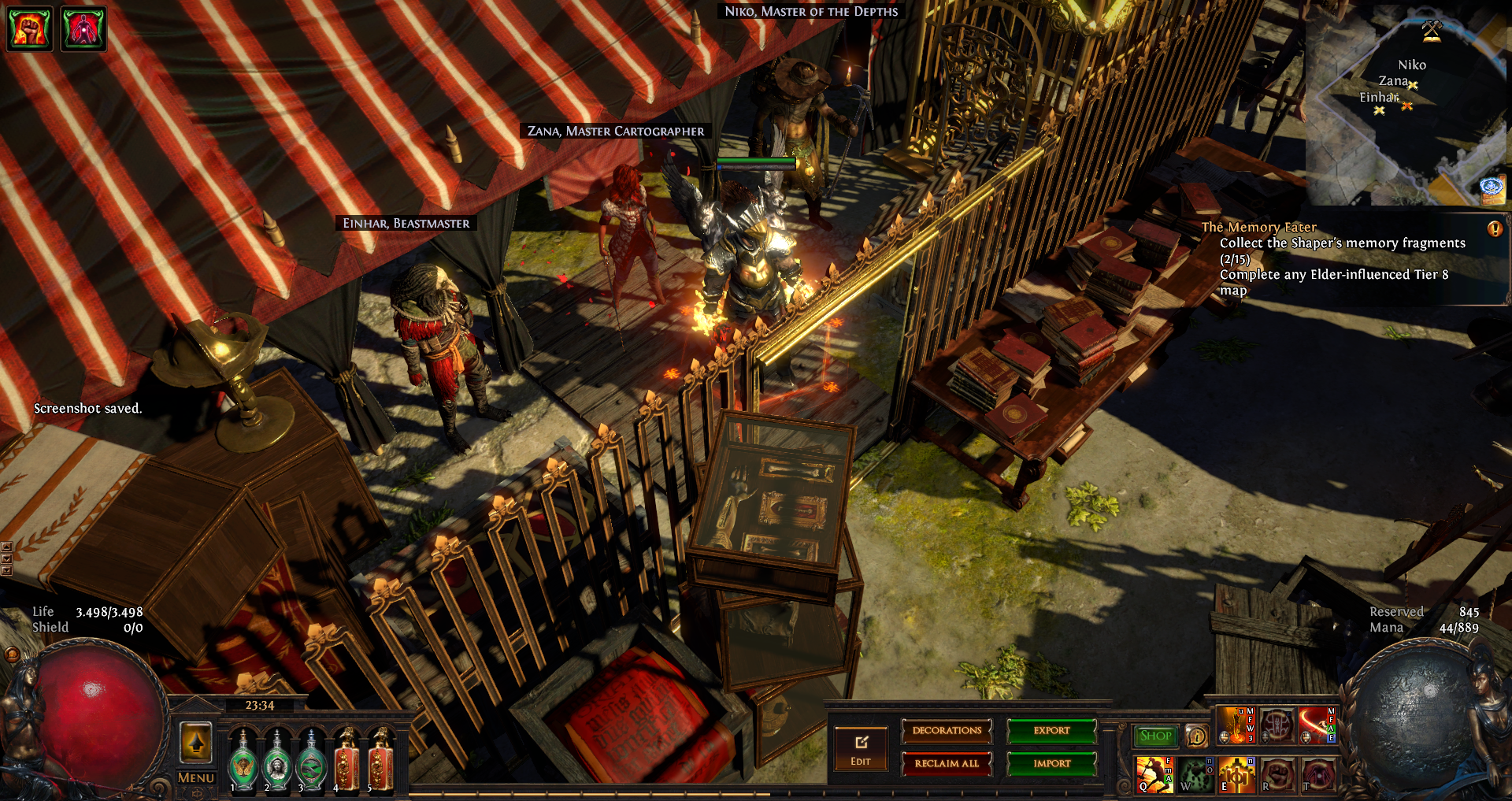
Task: Click the red fist buff icon
Action: click(30, 28)
